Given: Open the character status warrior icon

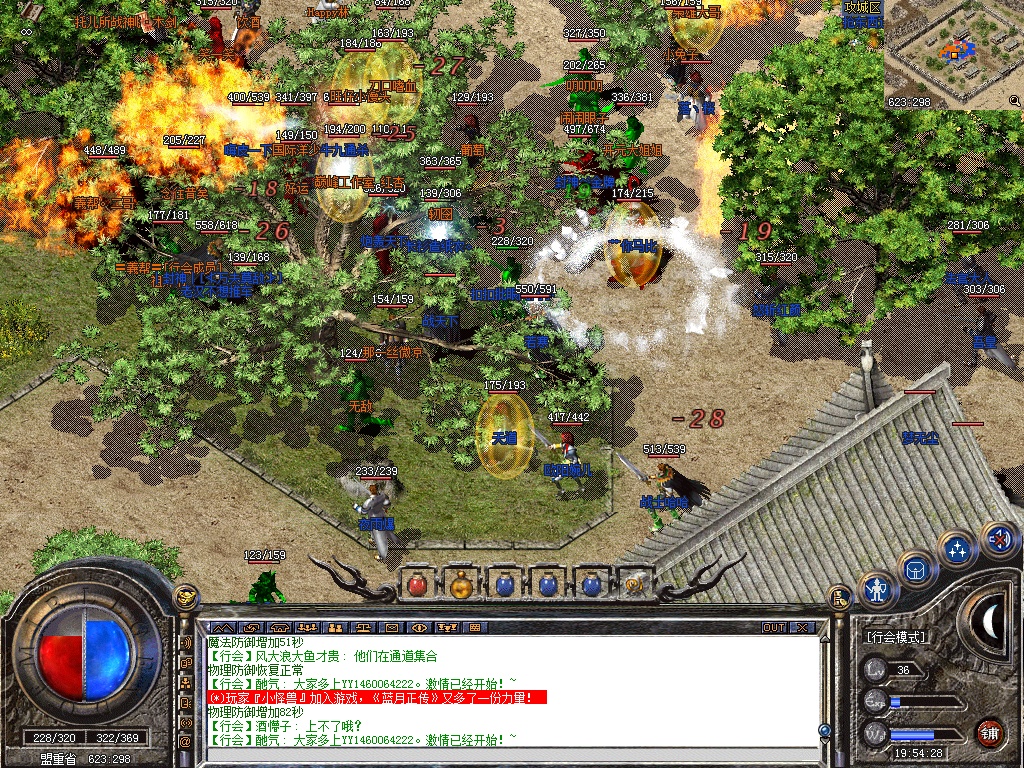Looking at the screenshot, I should [877, 590].
